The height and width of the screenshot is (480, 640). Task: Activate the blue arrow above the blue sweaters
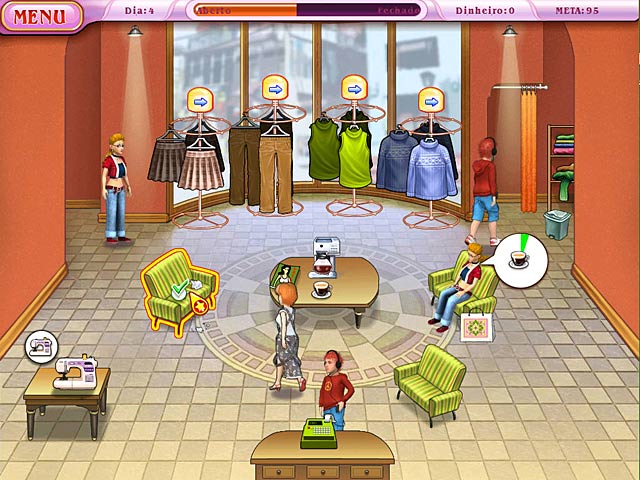pos(431,100)
